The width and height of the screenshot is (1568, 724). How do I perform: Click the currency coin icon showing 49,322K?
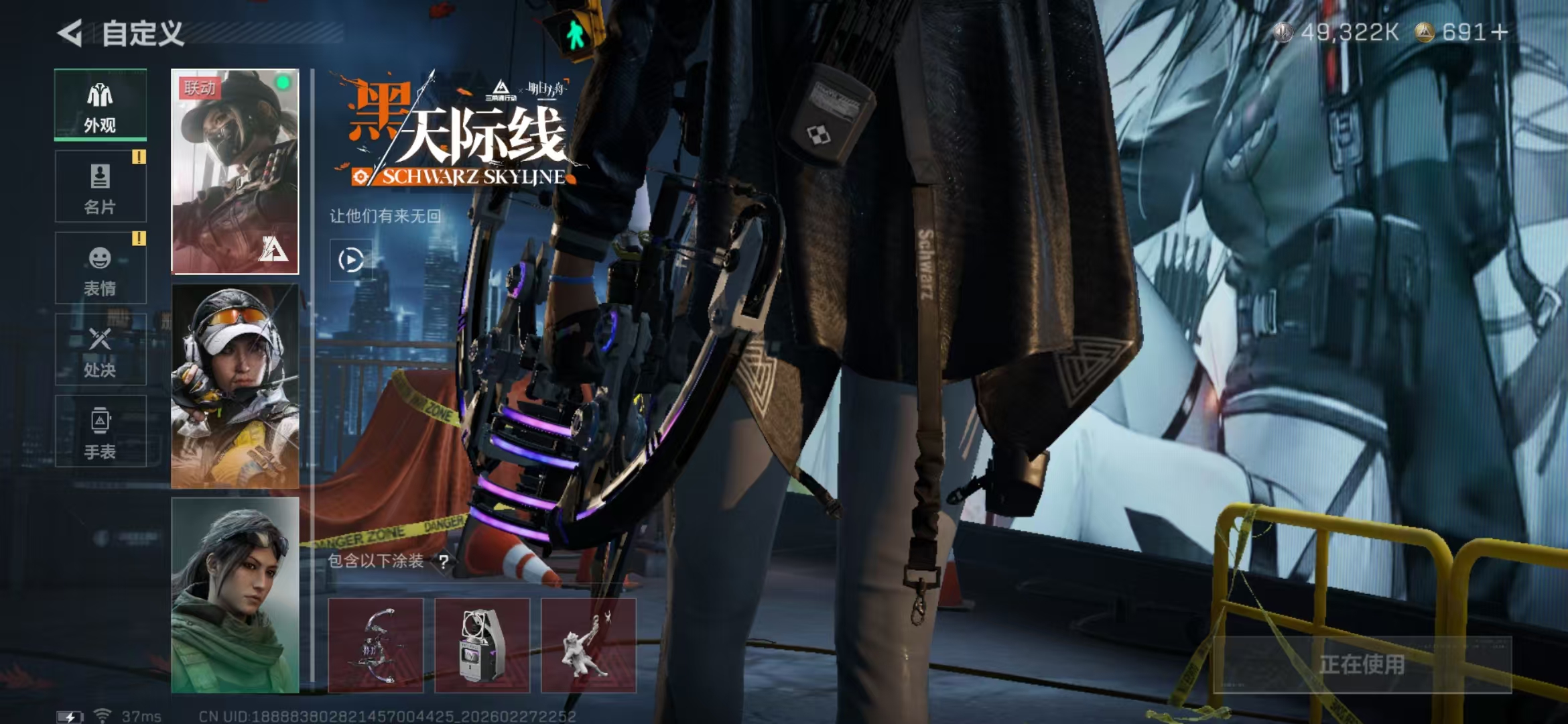tap(1283, 31)
